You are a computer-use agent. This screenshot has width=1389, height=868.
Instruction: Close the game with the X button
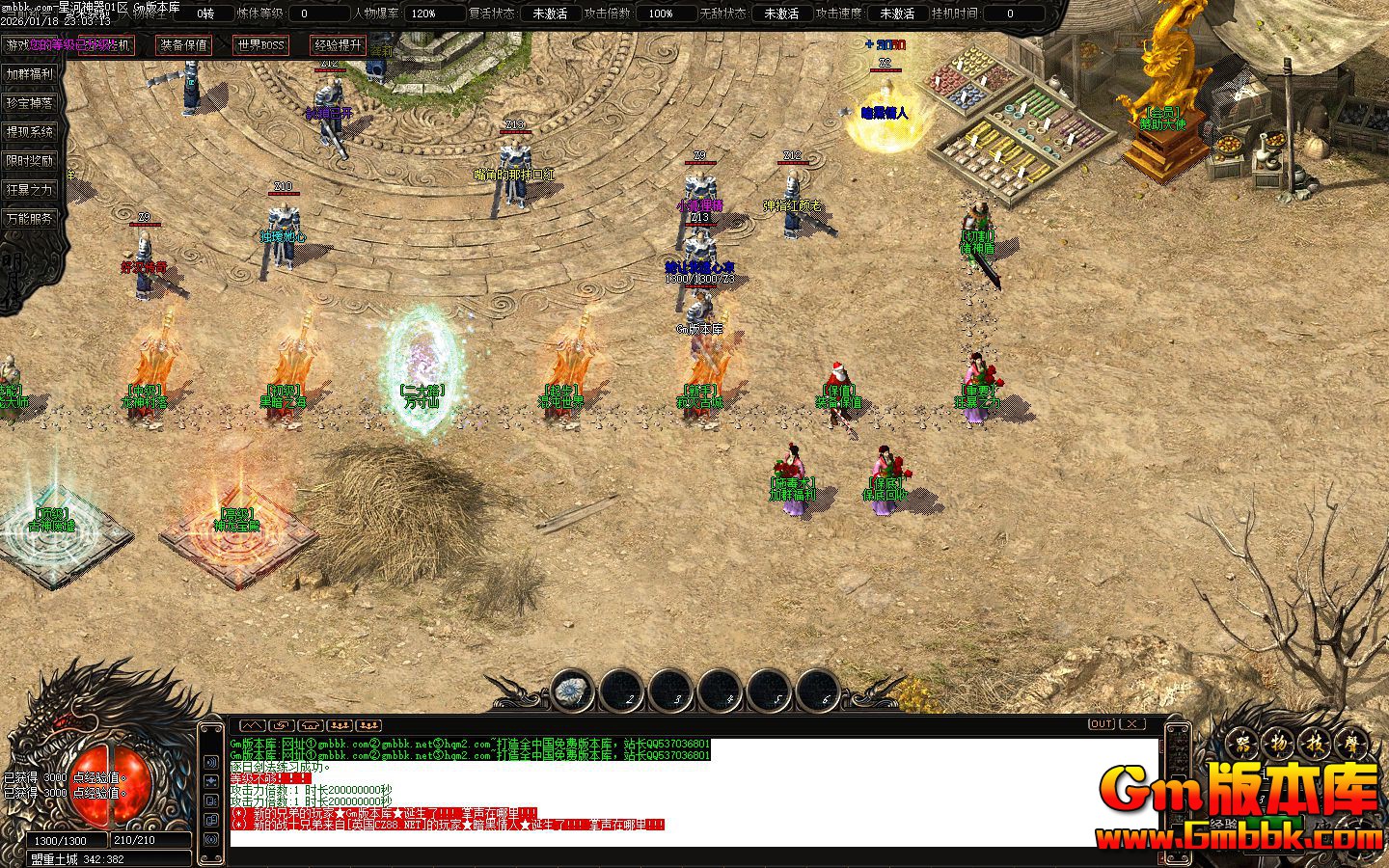click(x=1131, y=724)
